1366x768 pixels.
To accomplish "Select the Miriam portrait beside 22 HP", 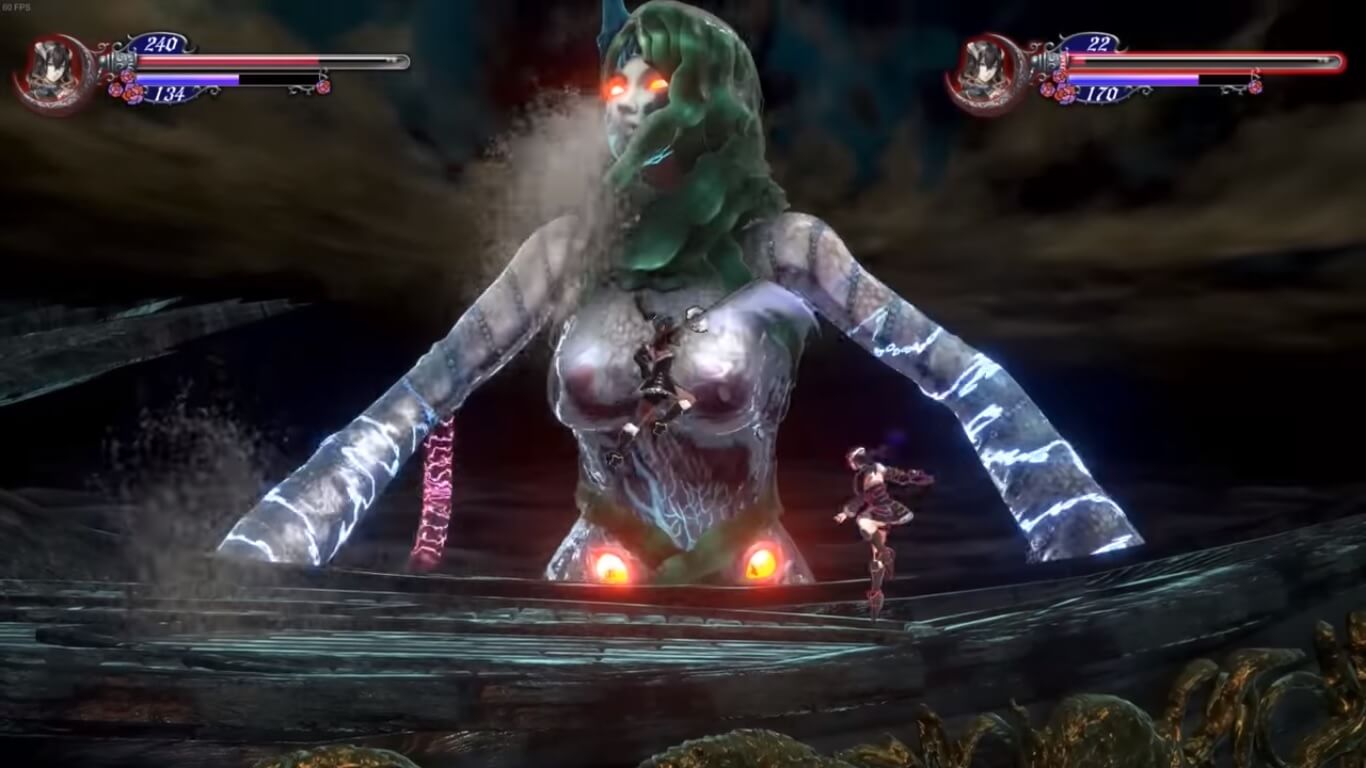I will coord(983,74).
